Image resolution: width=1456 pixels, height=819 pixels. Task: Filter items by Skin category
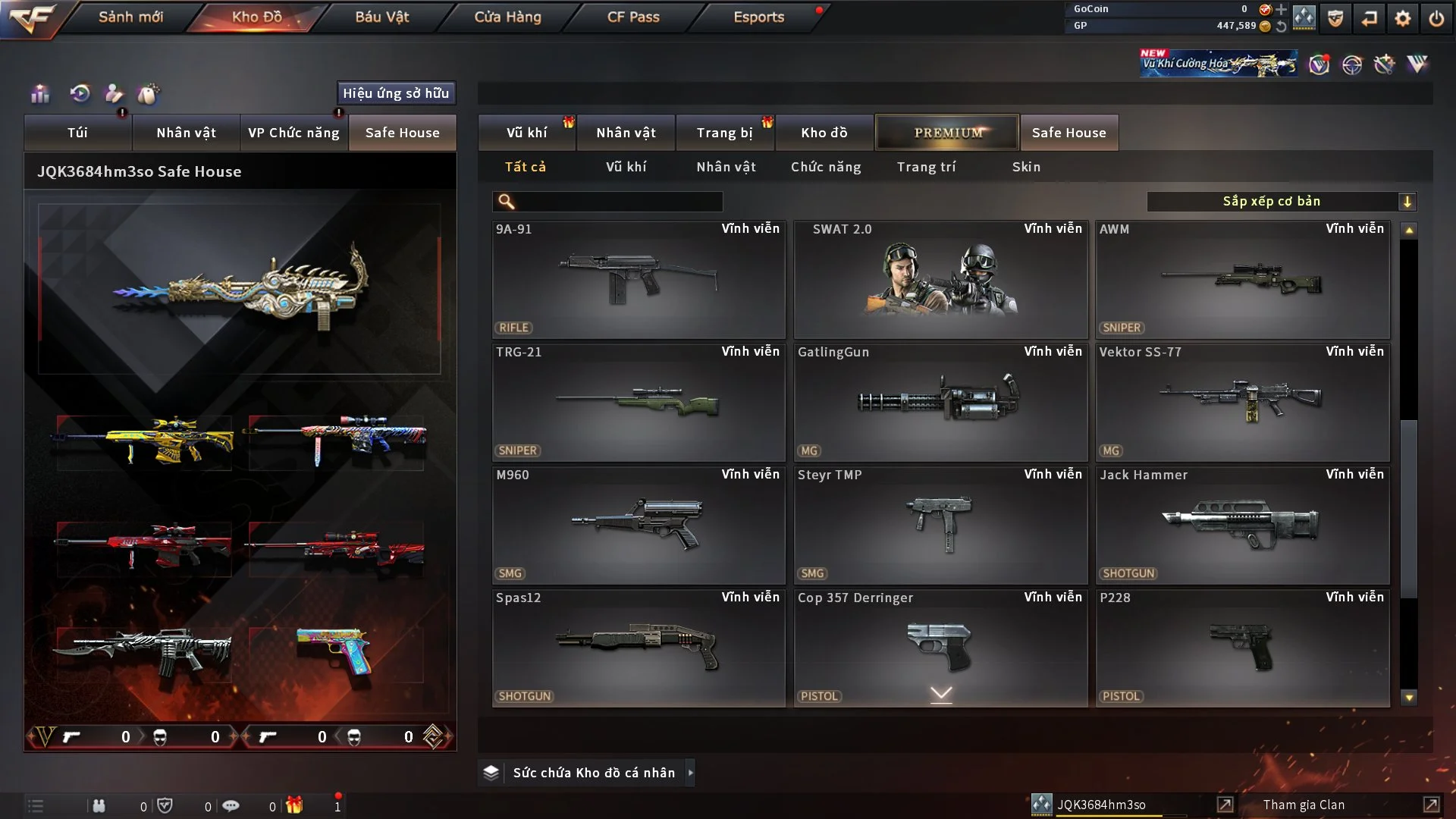[x=1026, y=167]
